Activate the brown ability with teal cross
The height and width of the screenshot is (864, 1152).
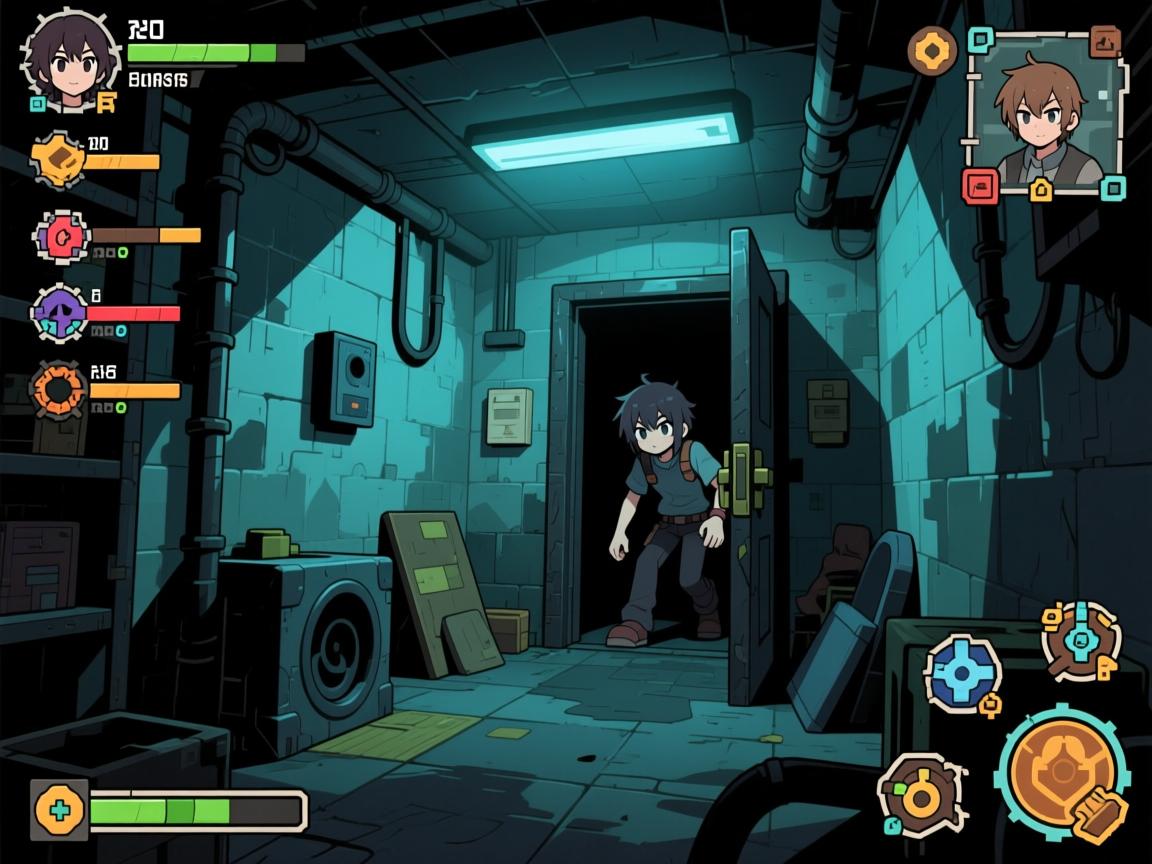(1081, 640)
